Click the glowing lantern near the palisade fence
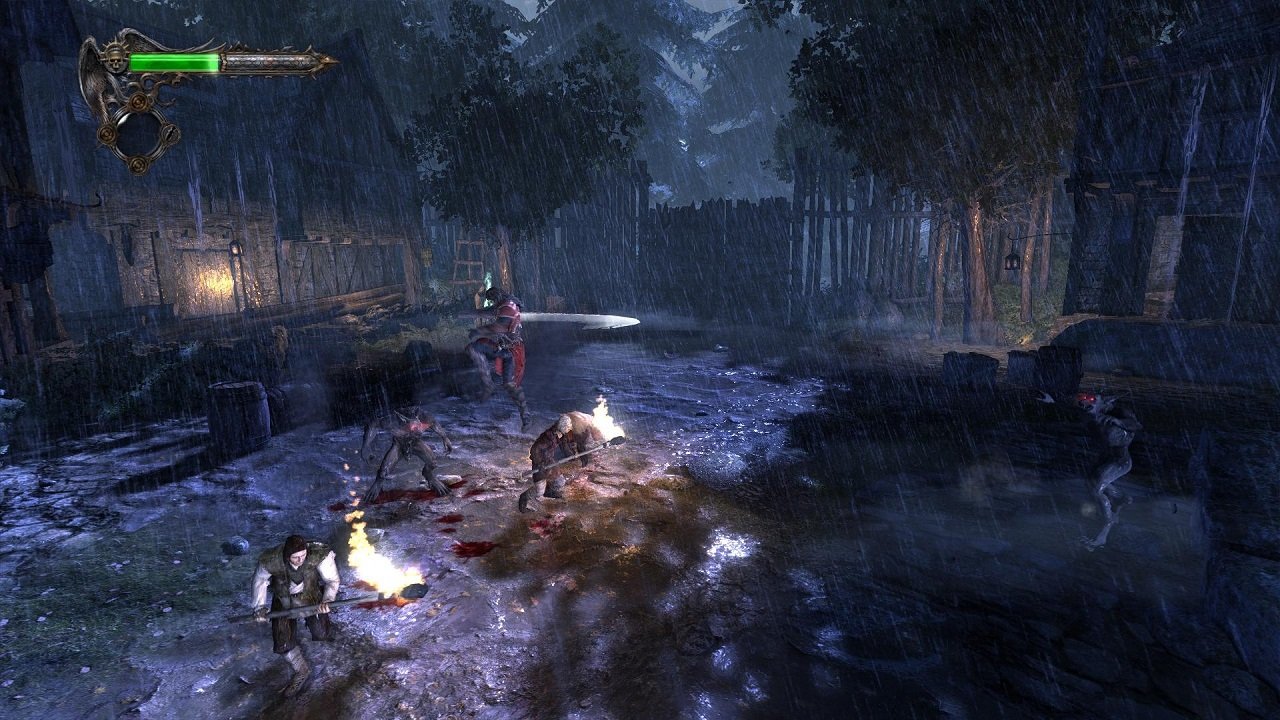This screenshot has height=720, width=1280. pyautogui.click(x=1012, y=262)
